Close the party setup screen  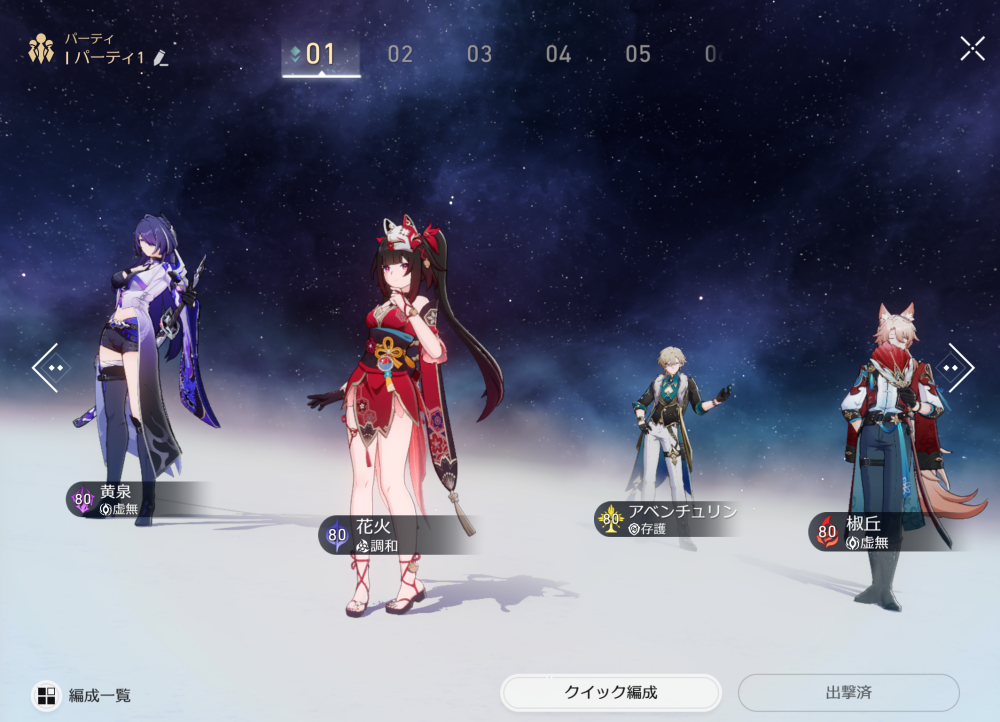pos(972,48)
